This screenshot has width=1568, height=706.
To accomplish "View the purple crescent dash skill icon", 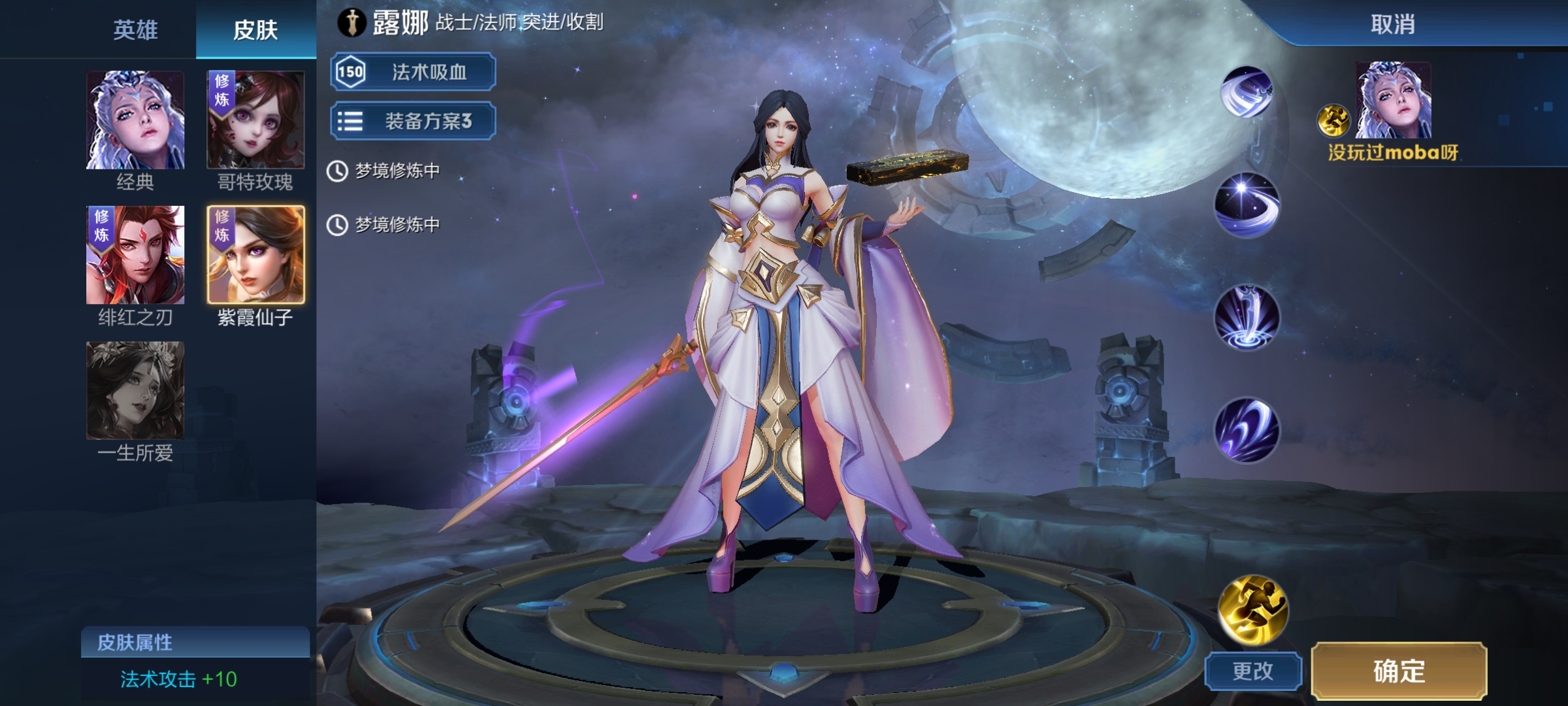I will pos(1247,430).
